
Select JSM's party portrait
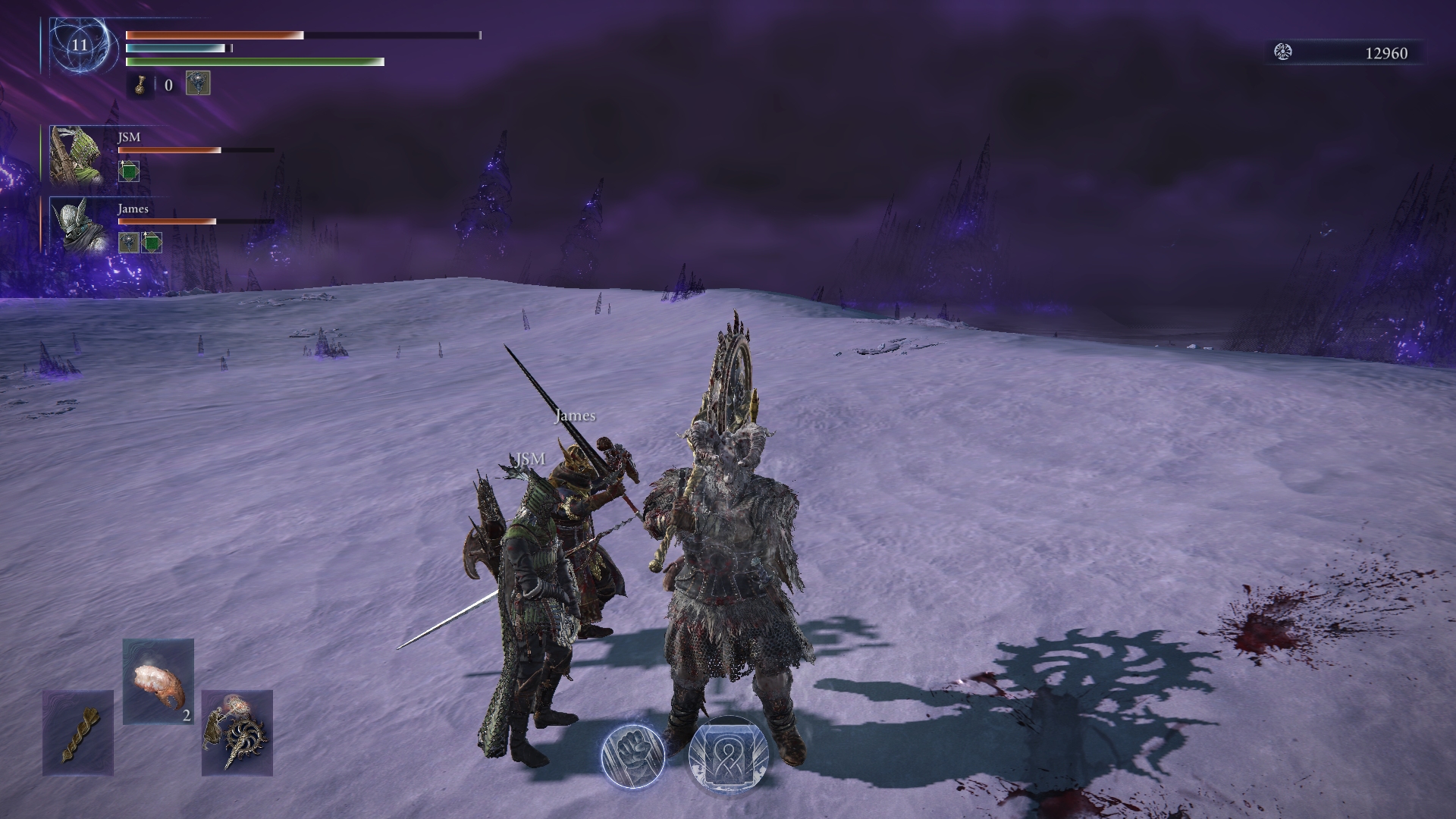click(x=77, y=155)
